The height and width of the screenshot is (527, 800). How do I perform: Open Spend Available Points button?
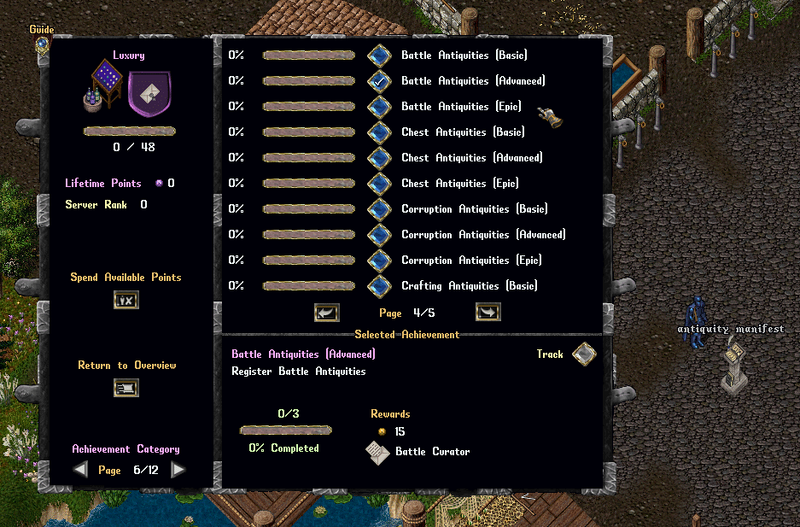[x=126, y=299]
